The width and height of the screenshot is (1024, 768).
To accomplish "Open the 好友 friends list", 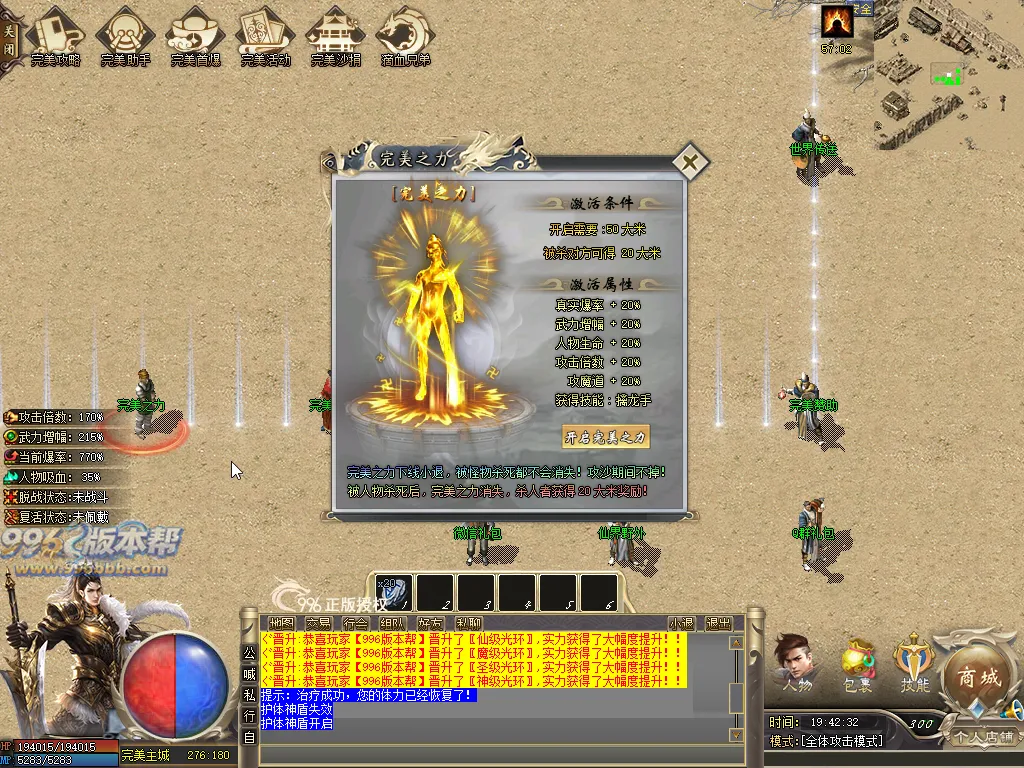I will [x=430, y=623].
